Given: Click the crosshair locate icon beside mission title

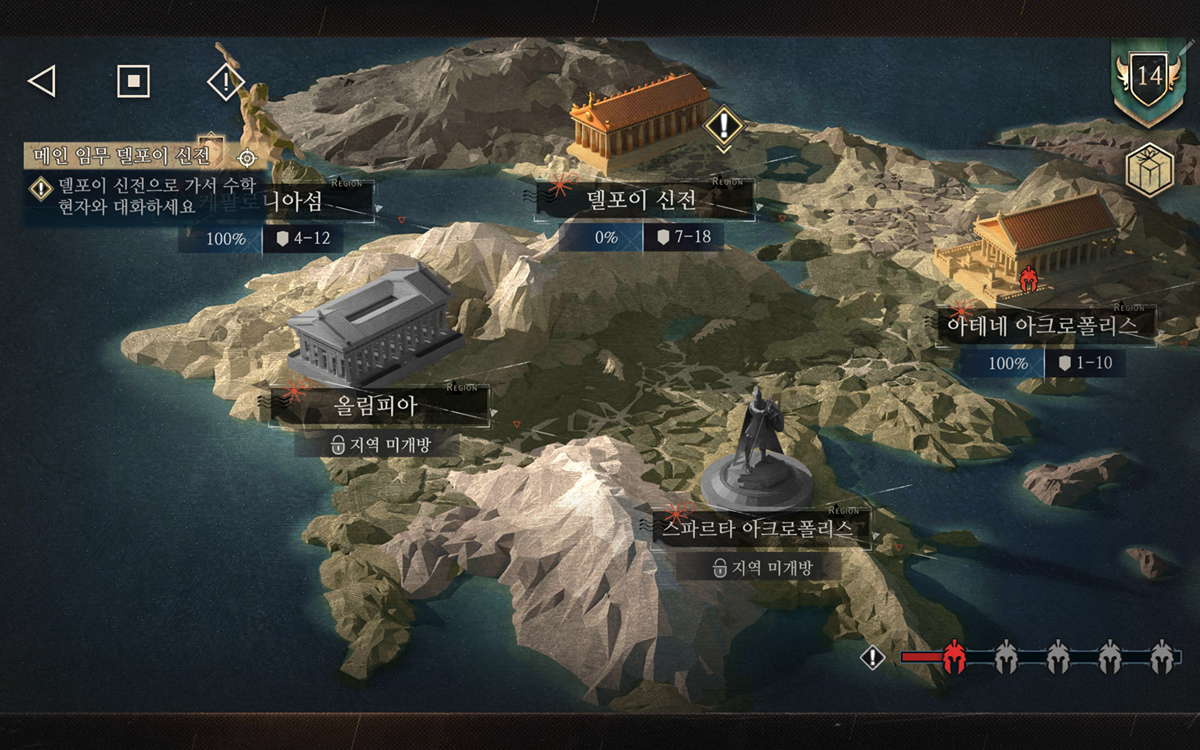Looking at the screenshot, I should [247, 158].
